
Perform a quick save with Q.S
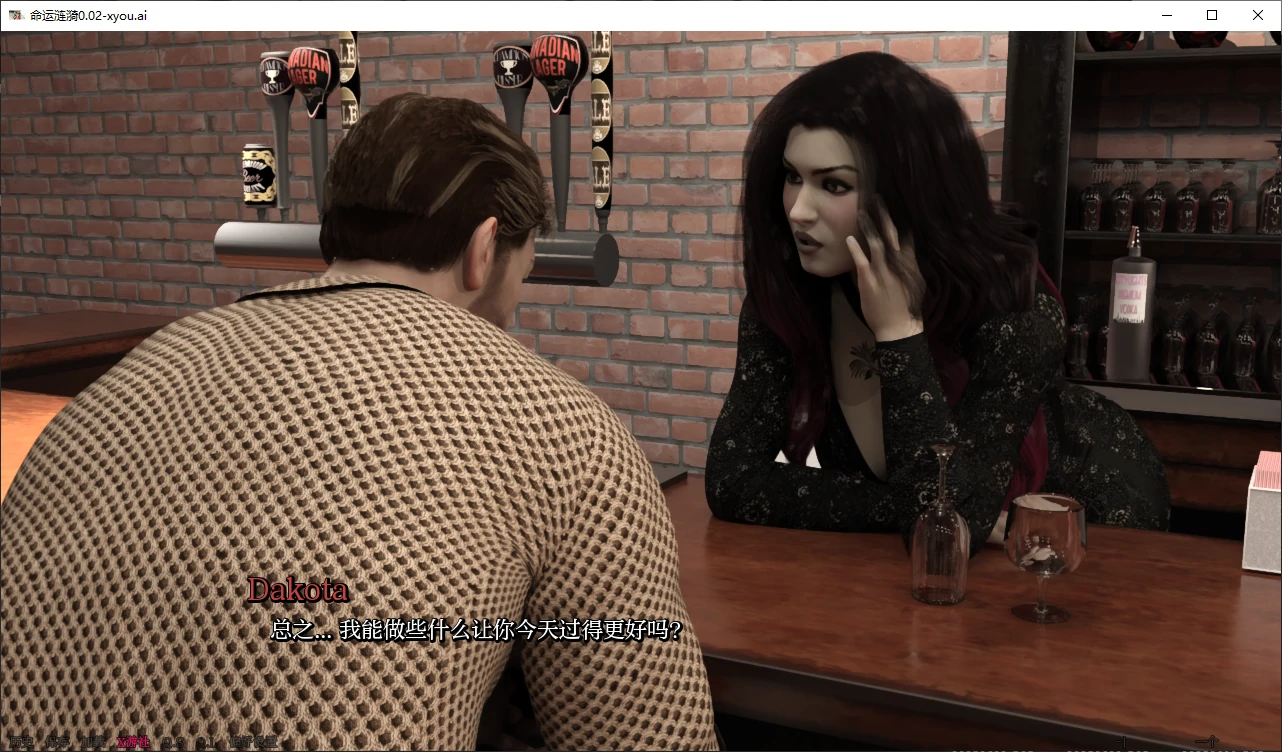tap(174, 741)
